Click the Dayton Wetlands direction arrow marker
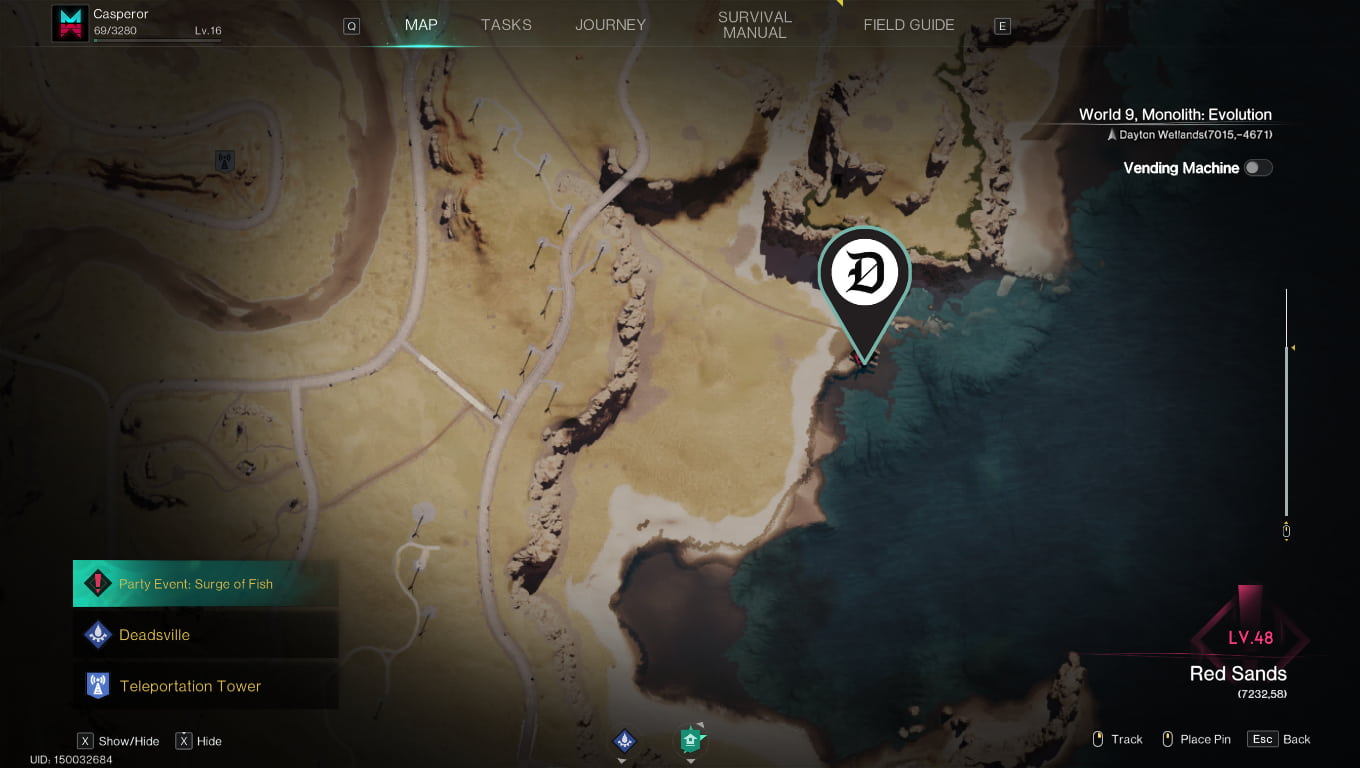 (1113, 133)
